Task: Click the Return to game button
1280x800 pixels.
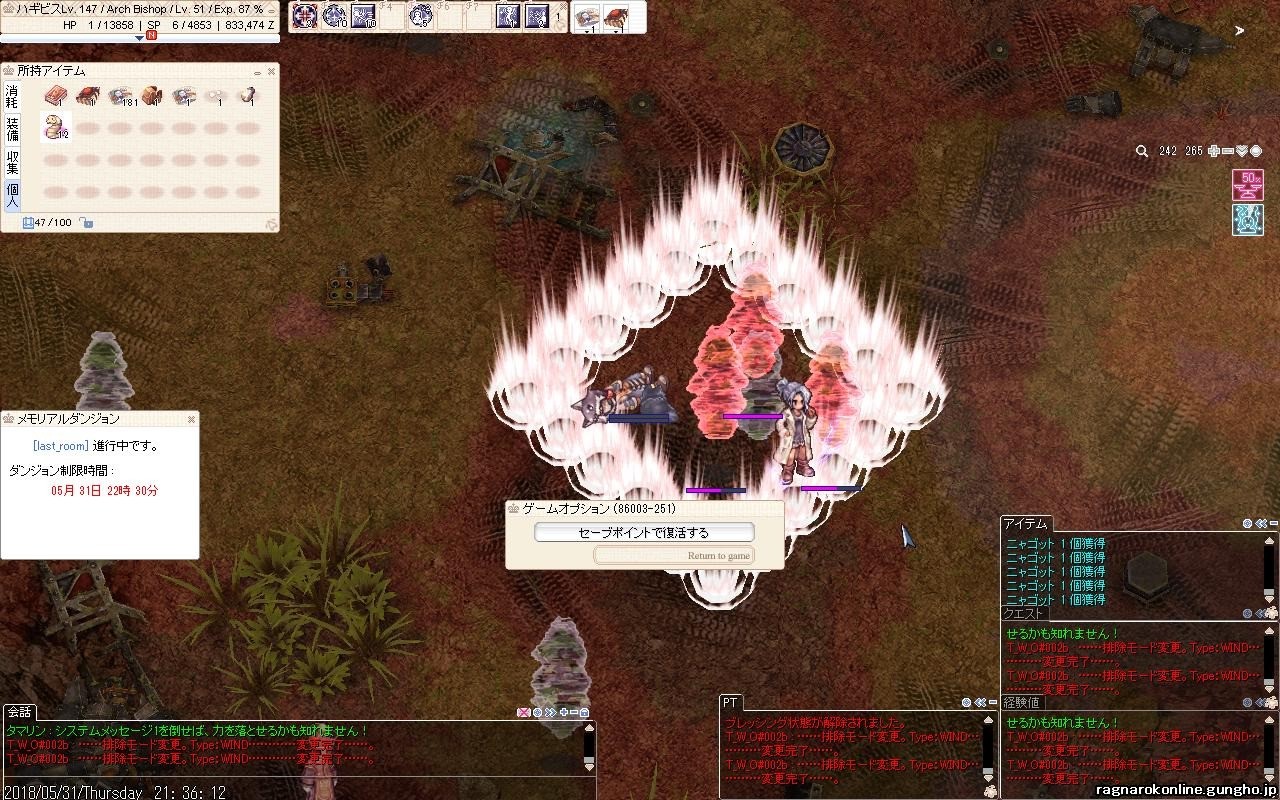Action: (674, 555)
